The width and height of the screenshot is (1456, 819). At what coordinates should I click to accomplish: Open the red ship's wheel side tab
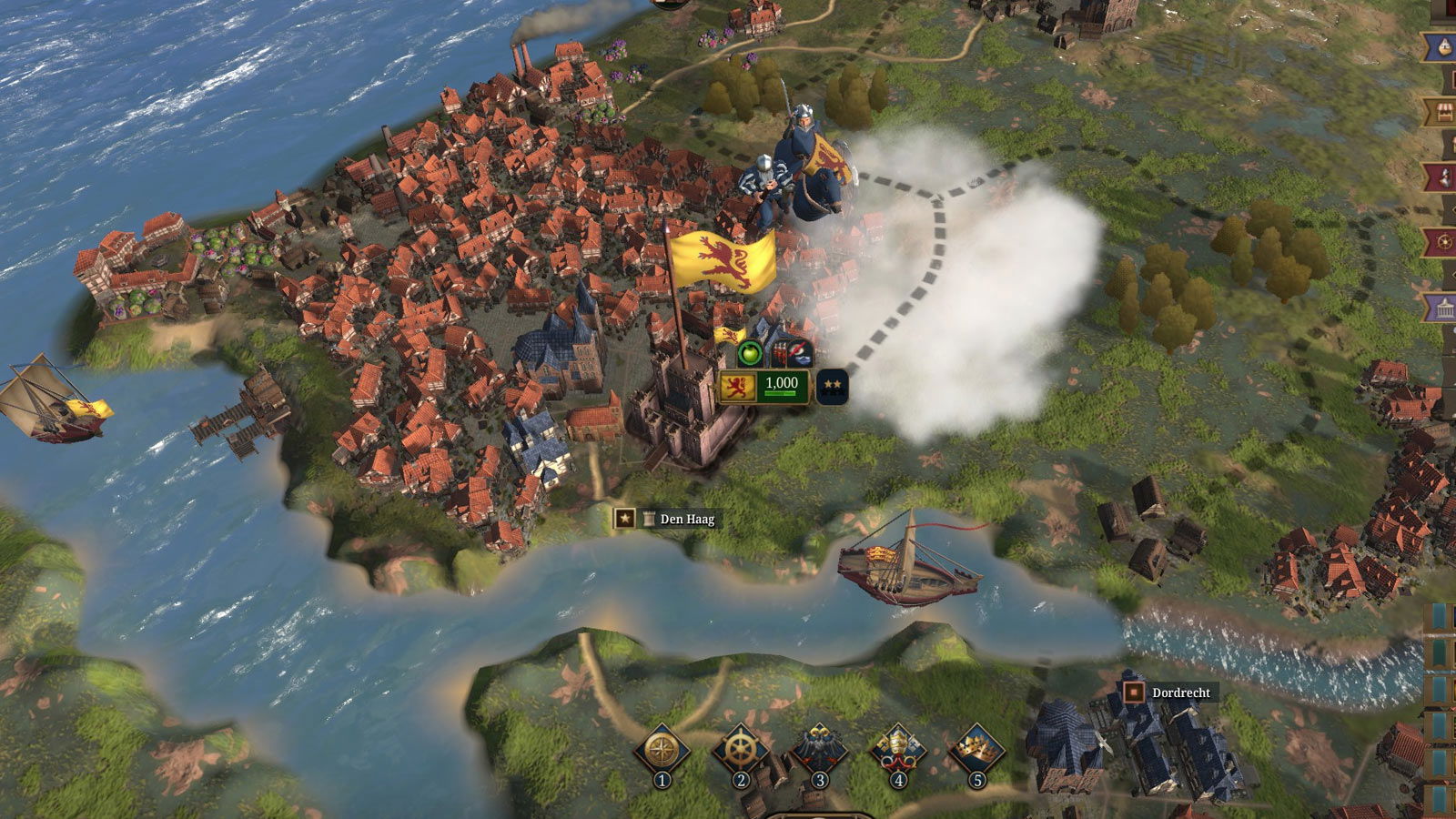(x=1443, y=243)
